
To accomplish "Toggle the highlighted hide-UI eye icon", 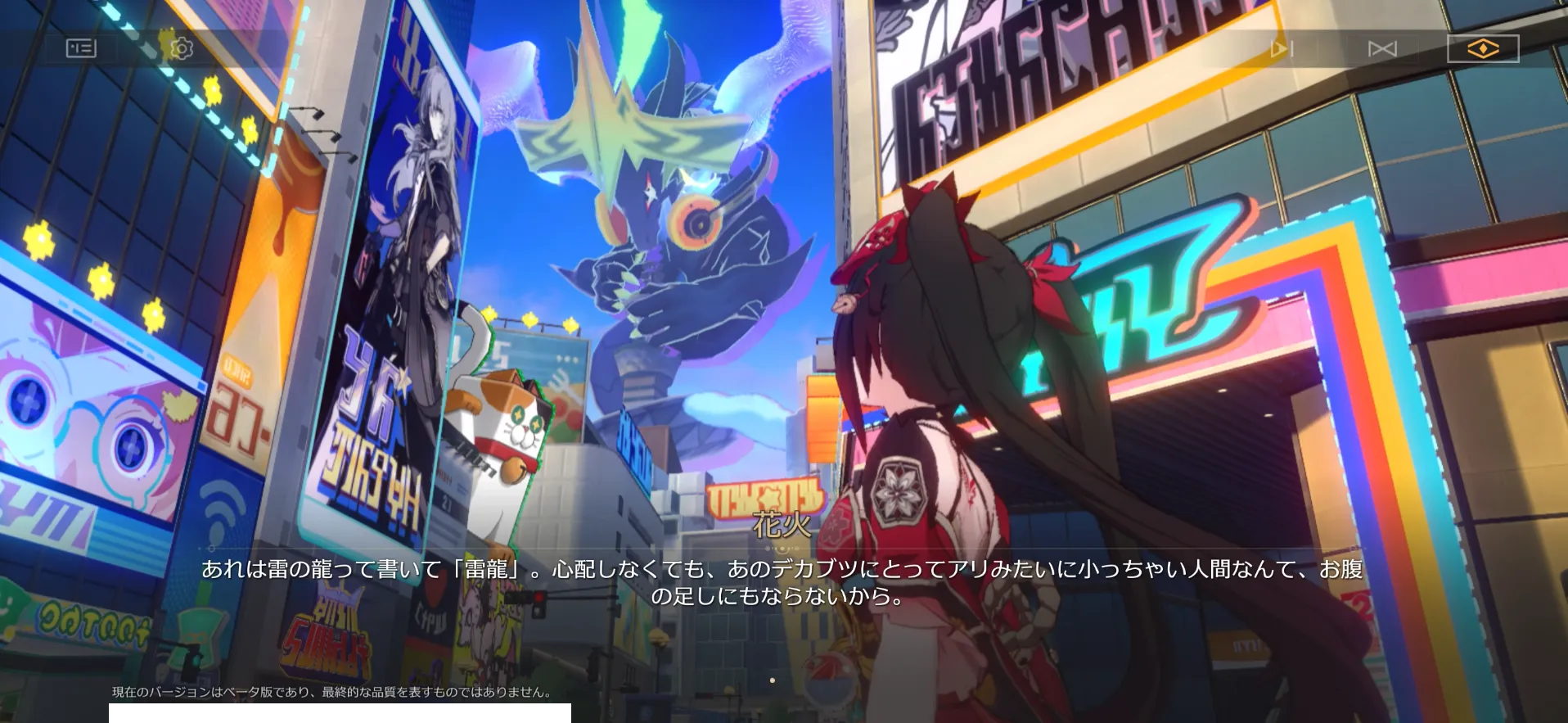I will pyautogui.click(x=1483, y=48).
